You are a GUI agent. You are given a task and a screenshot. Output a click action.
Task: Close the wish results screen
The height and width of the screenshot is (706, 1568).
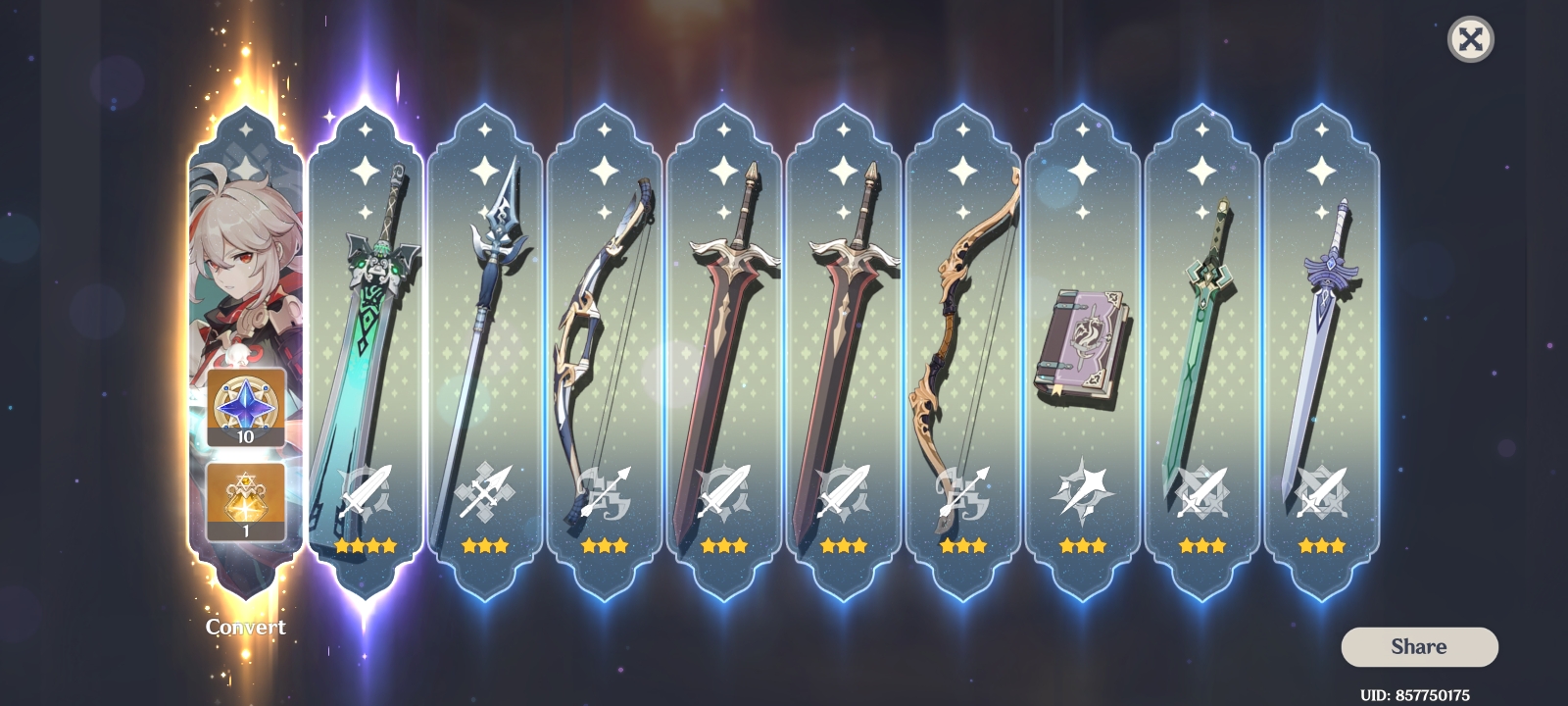(x=1471, y=41)
